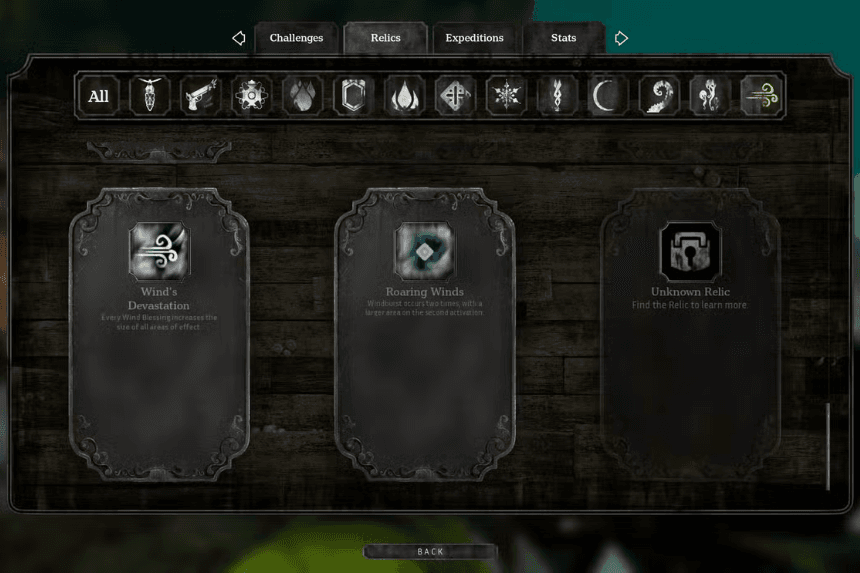Select the All relics filter

tap(99, 96)
